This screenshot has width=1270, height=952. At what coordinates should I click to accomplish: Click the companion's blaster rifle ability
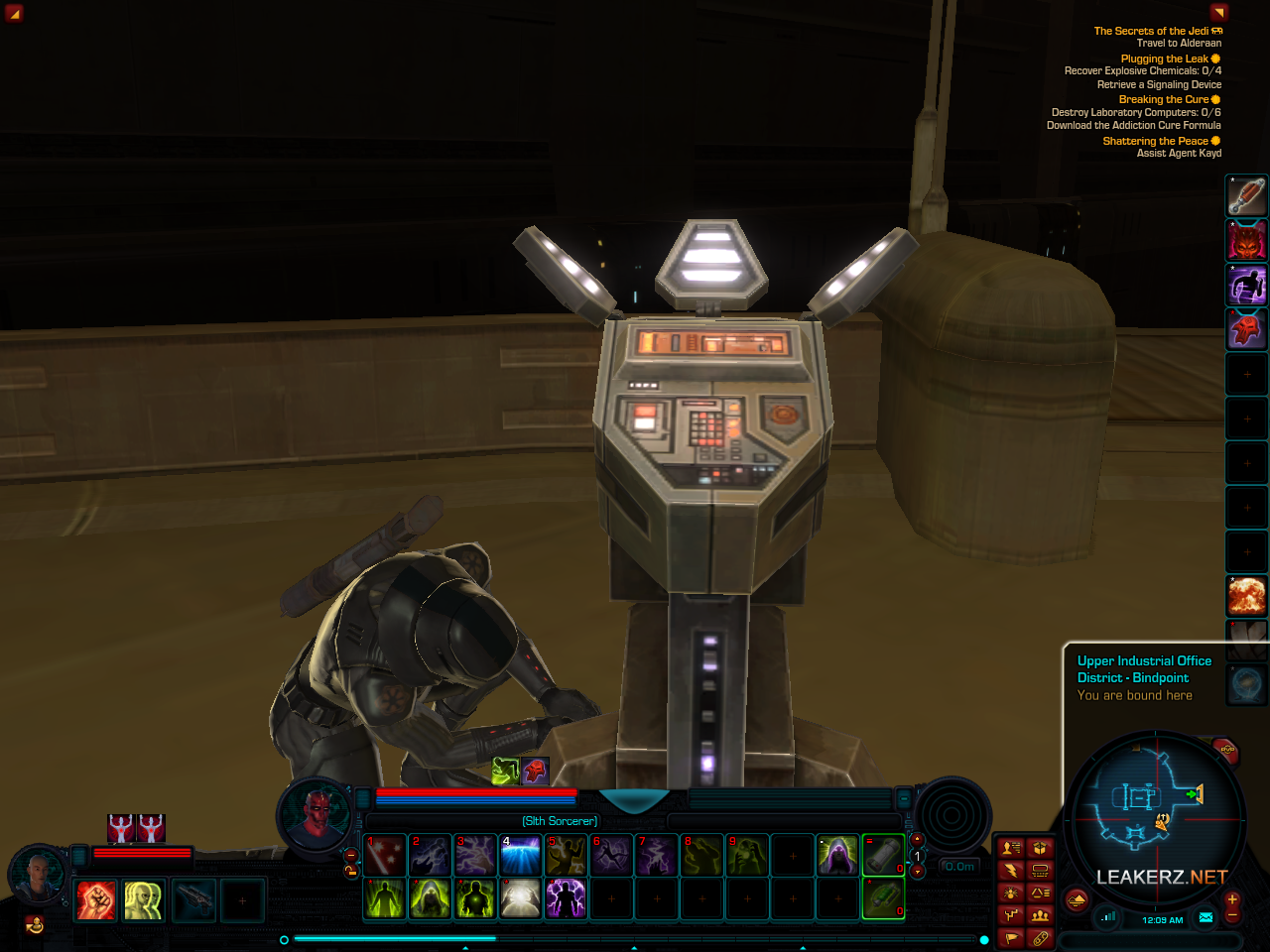194,900
